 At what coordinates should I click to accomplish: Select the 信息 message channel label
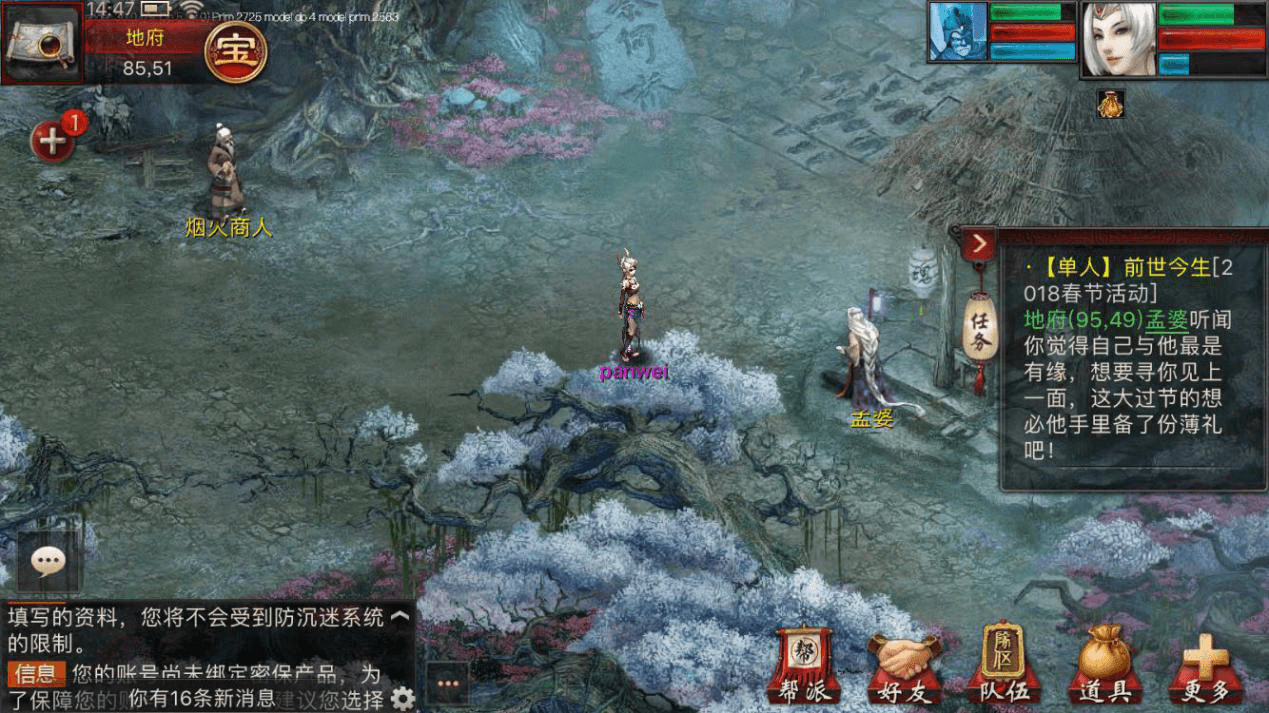37,673
